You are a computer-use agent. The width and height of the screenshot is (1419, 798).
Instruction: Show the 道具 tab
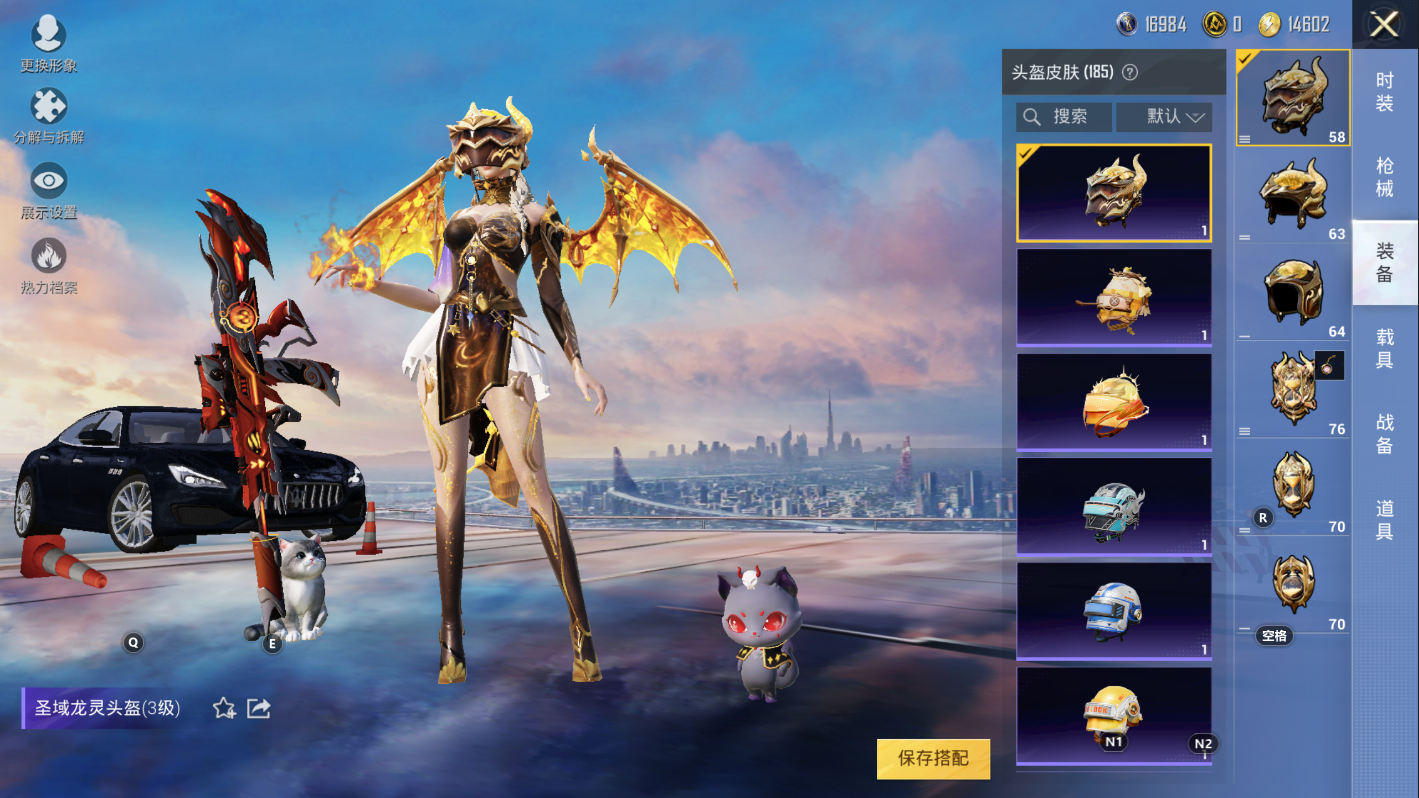[1384, 520]
